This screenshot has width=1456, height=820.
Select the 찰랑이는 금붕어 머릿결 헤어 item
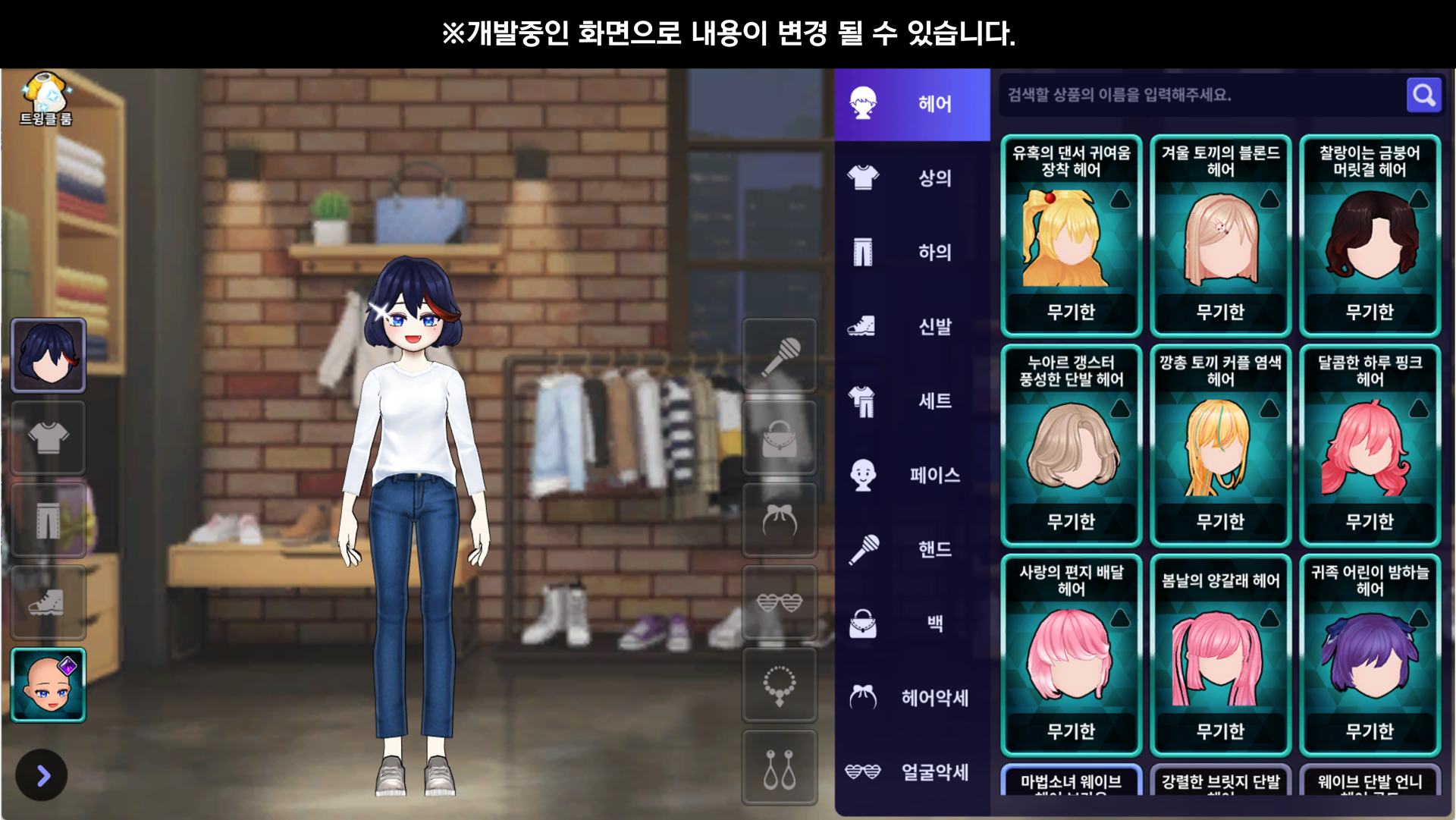point(1370,235)
